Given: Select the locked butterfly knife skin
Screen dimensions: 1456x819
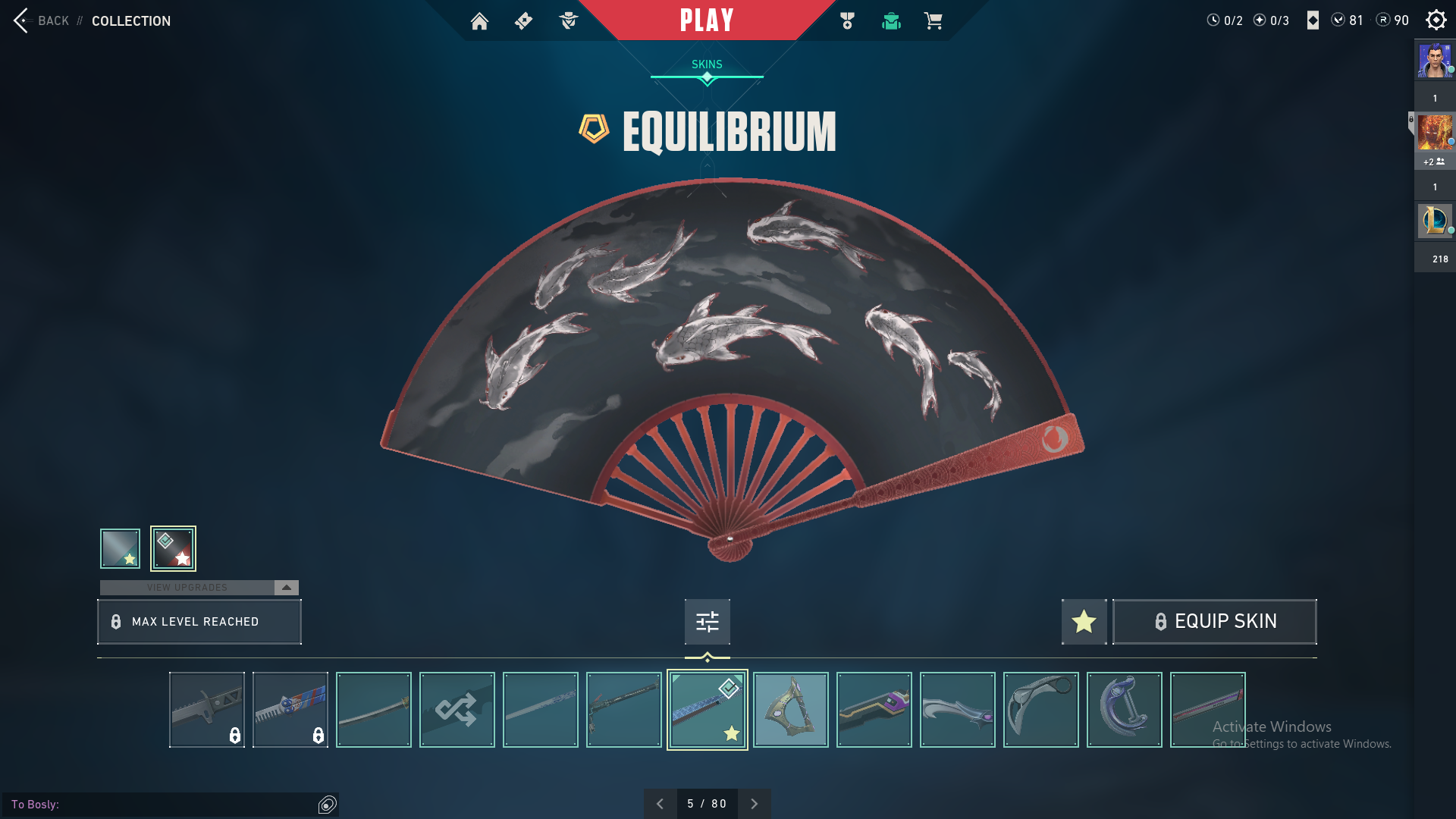Looking at the screenshot, I should [x=290, y=710].
